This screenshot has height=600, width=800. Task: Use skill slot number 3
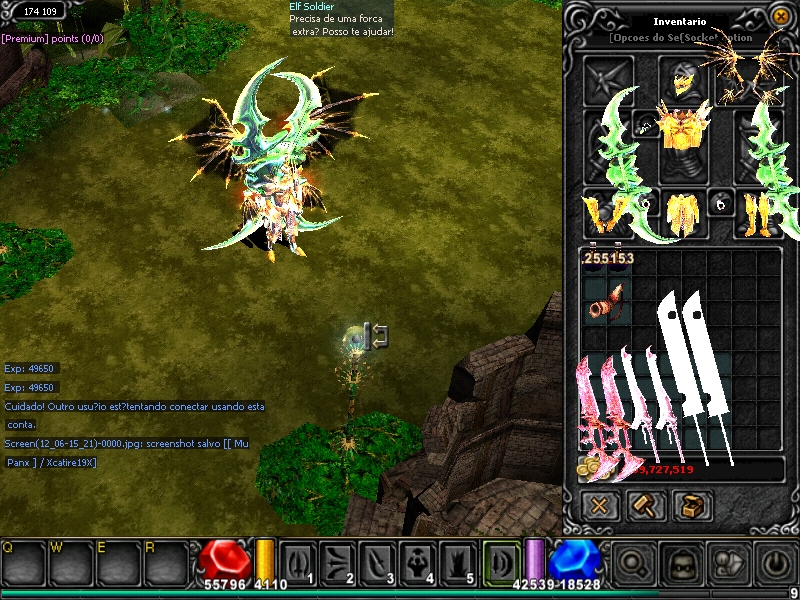tap(379, 562)
